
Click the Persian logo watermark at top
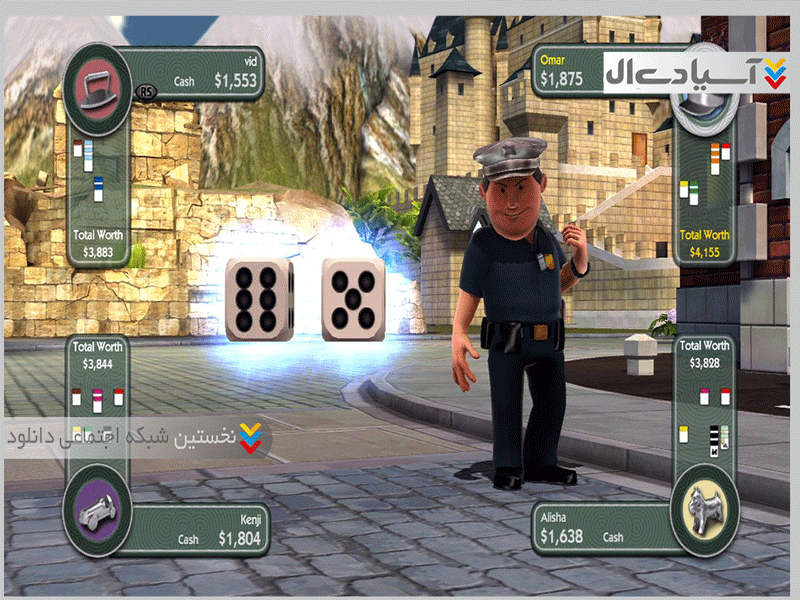pos(696,72)
